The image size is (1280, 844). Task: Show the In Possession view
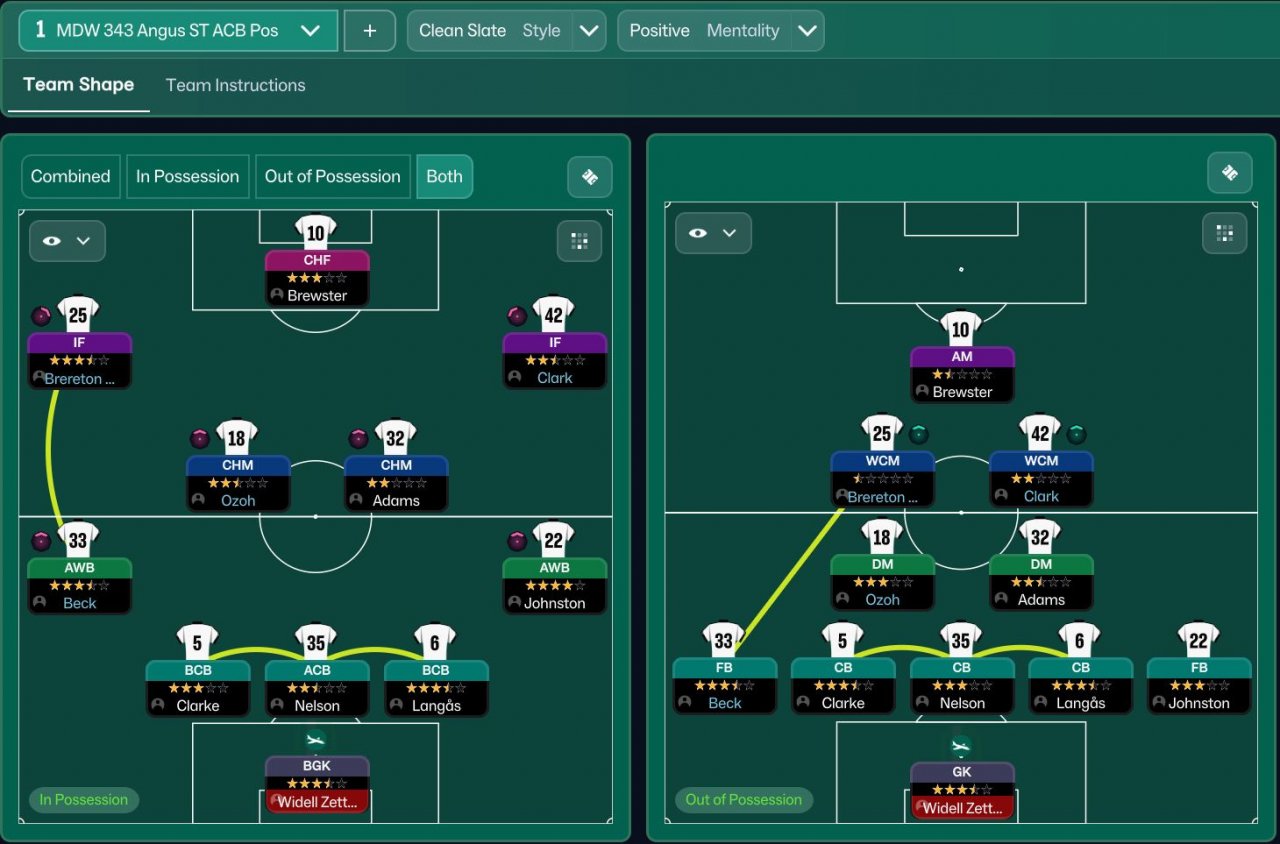(x=187, y=176)
